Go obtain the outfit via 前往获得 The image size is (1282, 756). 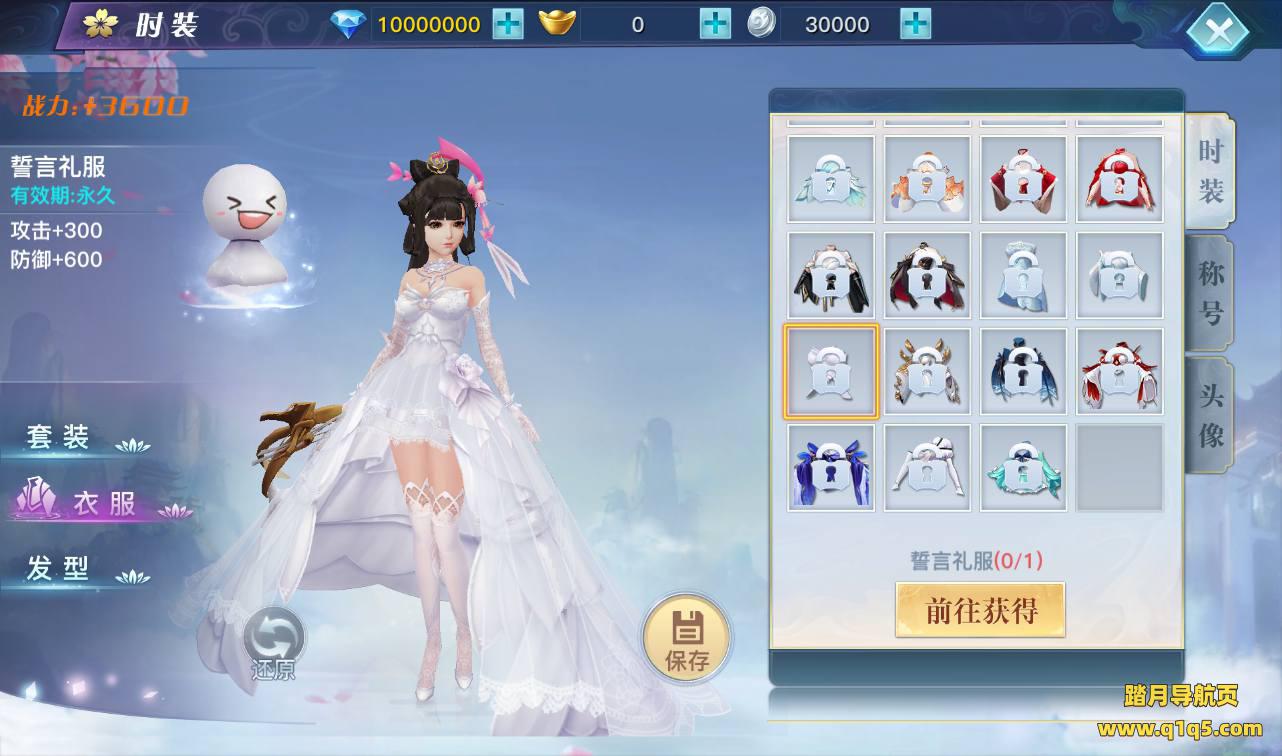pyautogui.click(x=980, y=610)
